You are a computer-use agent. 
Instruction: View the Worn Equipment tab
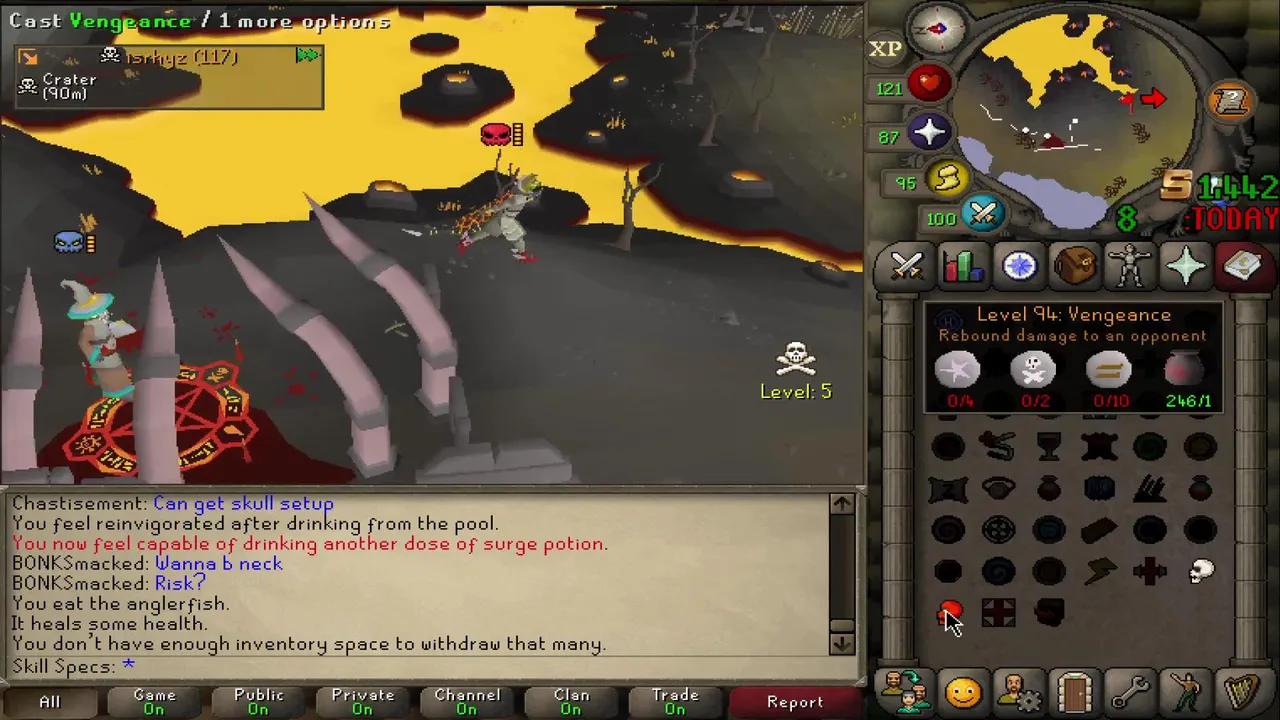pyautogui.click(x=1130, y=265)
